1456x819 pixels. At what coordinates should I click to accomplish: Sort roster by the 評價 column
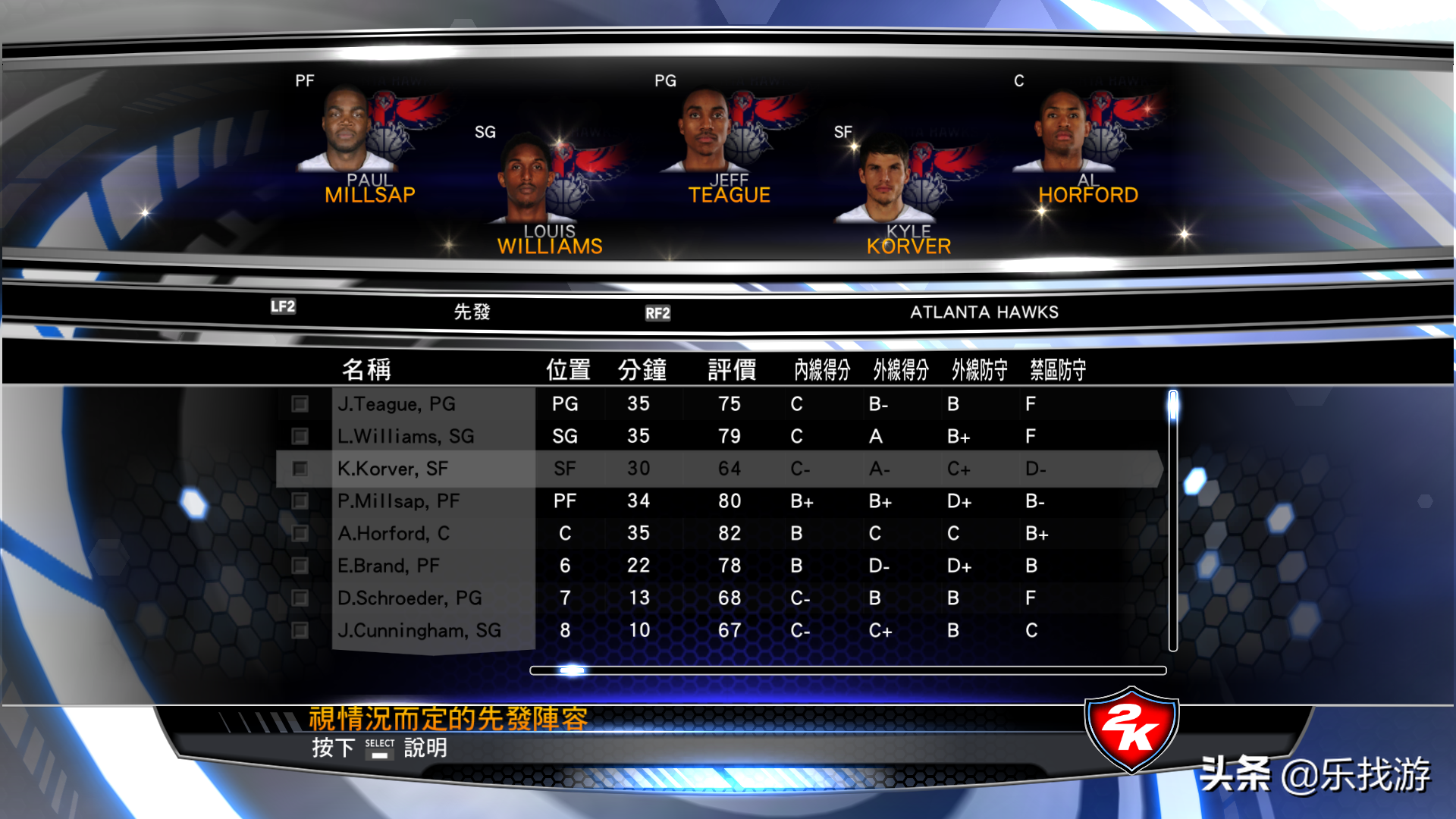pos(730,369)
